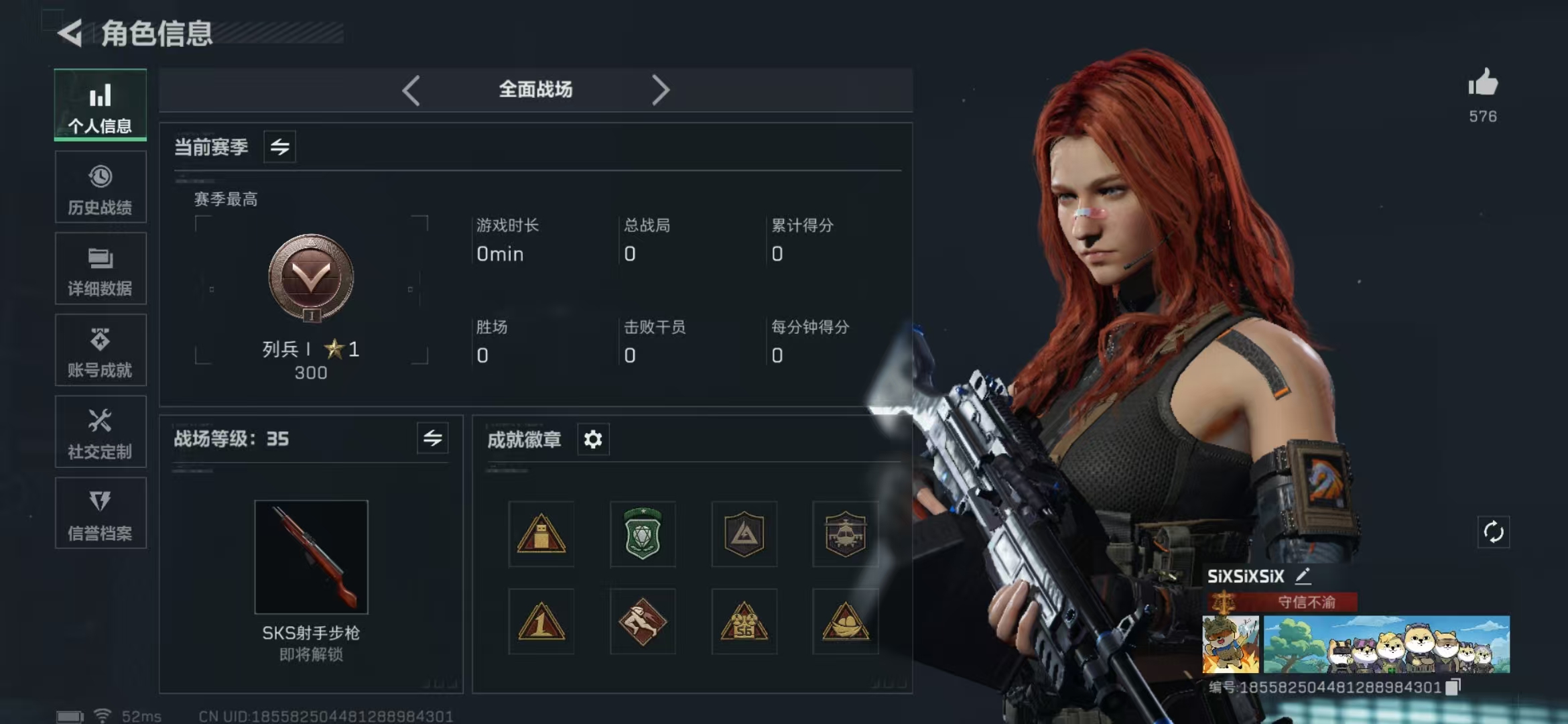Toggle the 当前赛季 season swap button

click(x=279, y=147)
